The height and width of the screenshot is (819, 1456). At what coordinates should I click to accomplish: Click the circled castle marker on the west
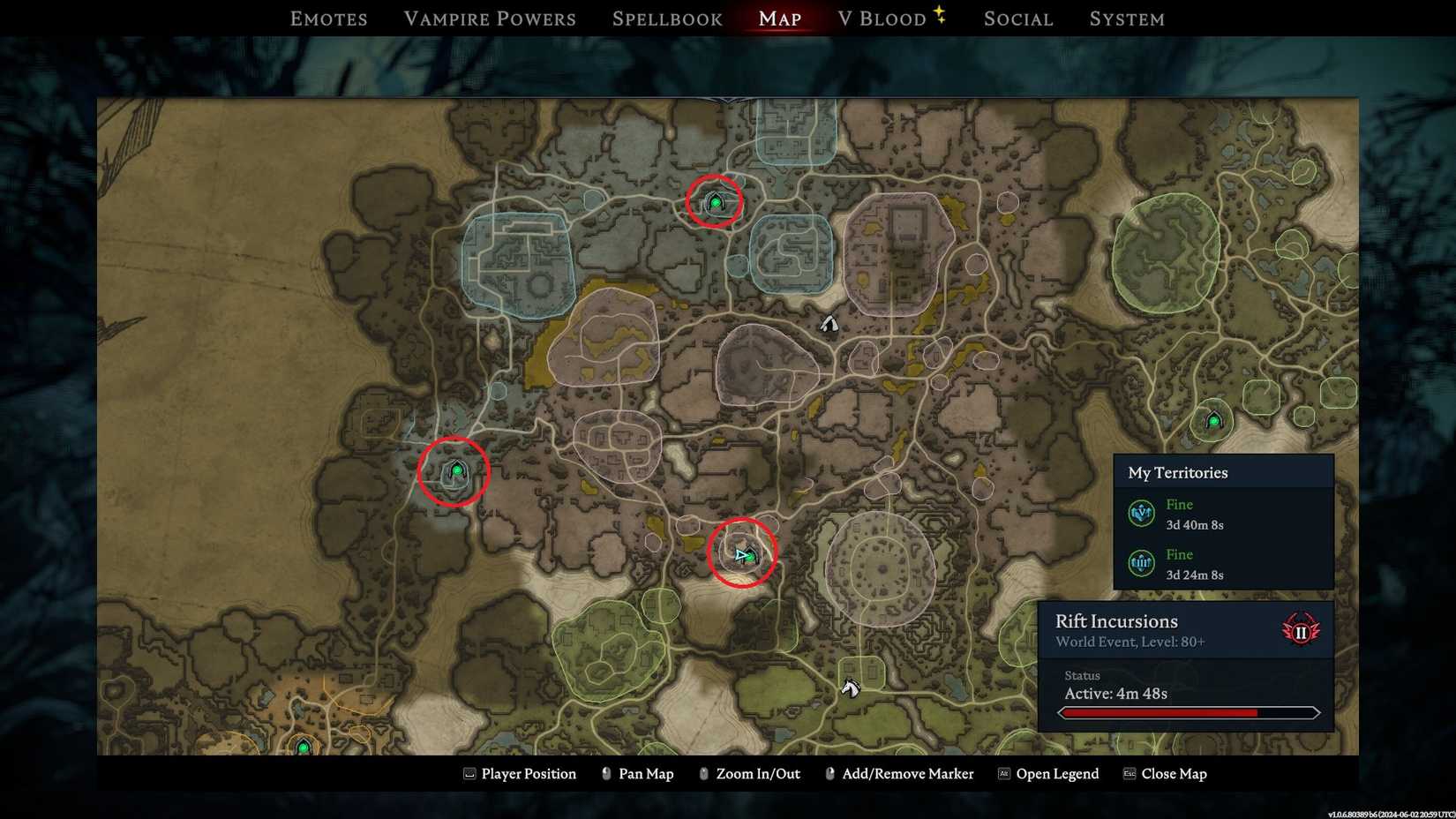click(x=456, y=470)
